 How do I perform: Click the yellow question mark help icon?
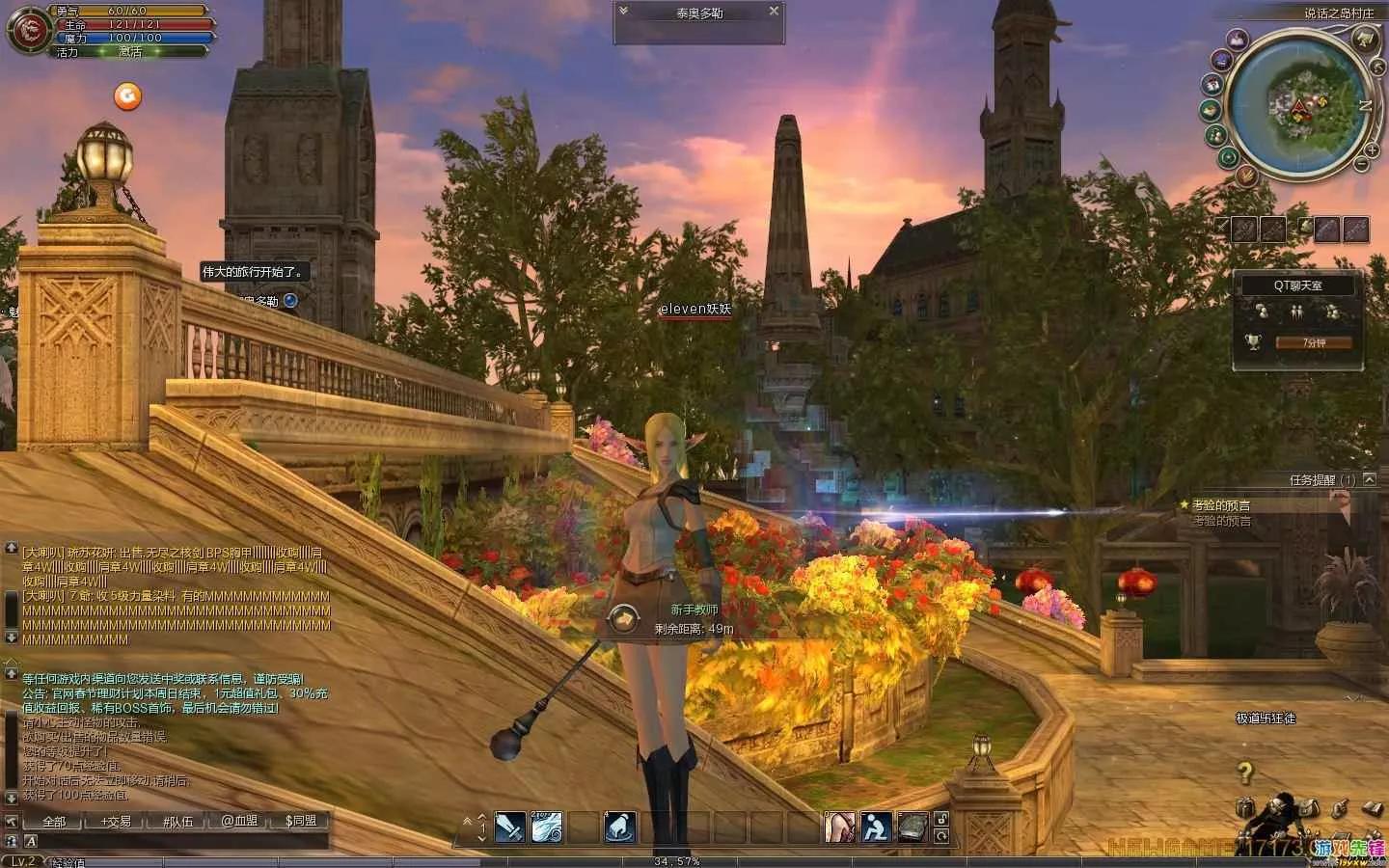click(1245, 772)
